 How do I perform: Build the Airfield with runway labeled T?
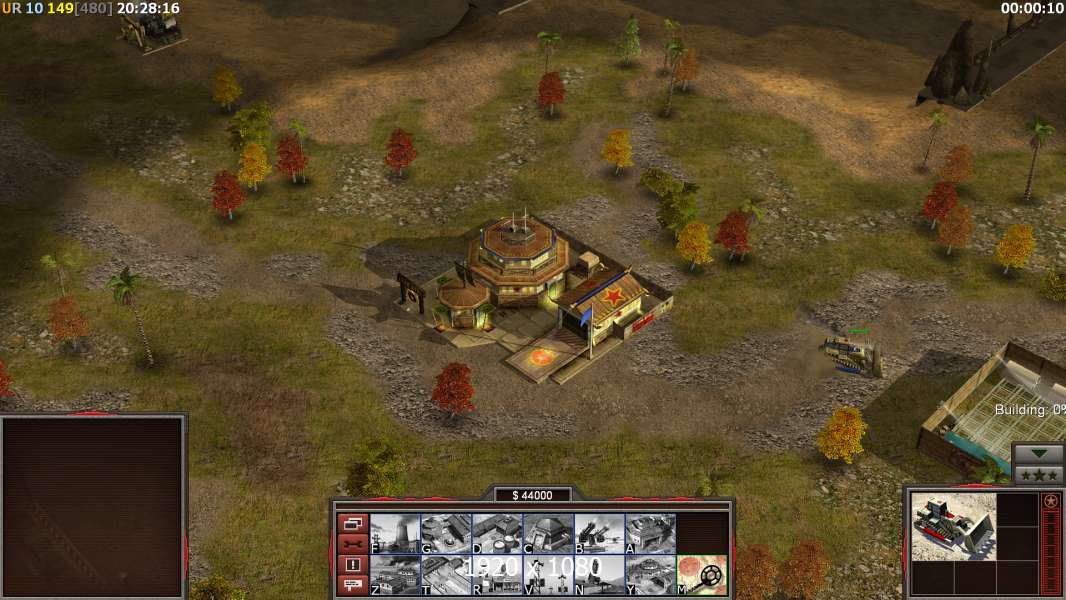point(446,575)
